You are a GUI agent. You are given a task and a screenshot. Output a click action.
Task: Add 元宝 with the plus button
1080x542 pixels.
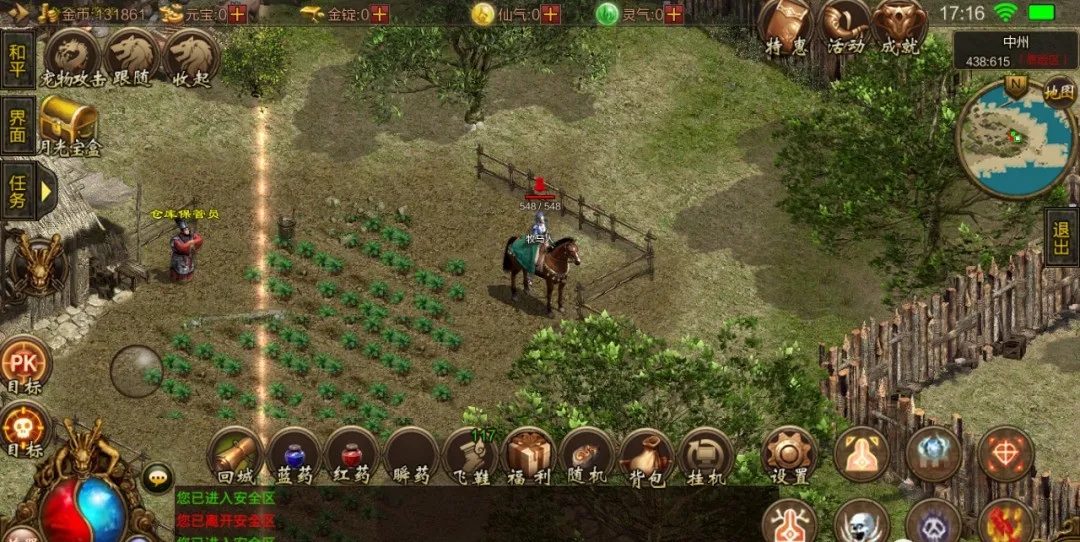(x=237, y=14)
